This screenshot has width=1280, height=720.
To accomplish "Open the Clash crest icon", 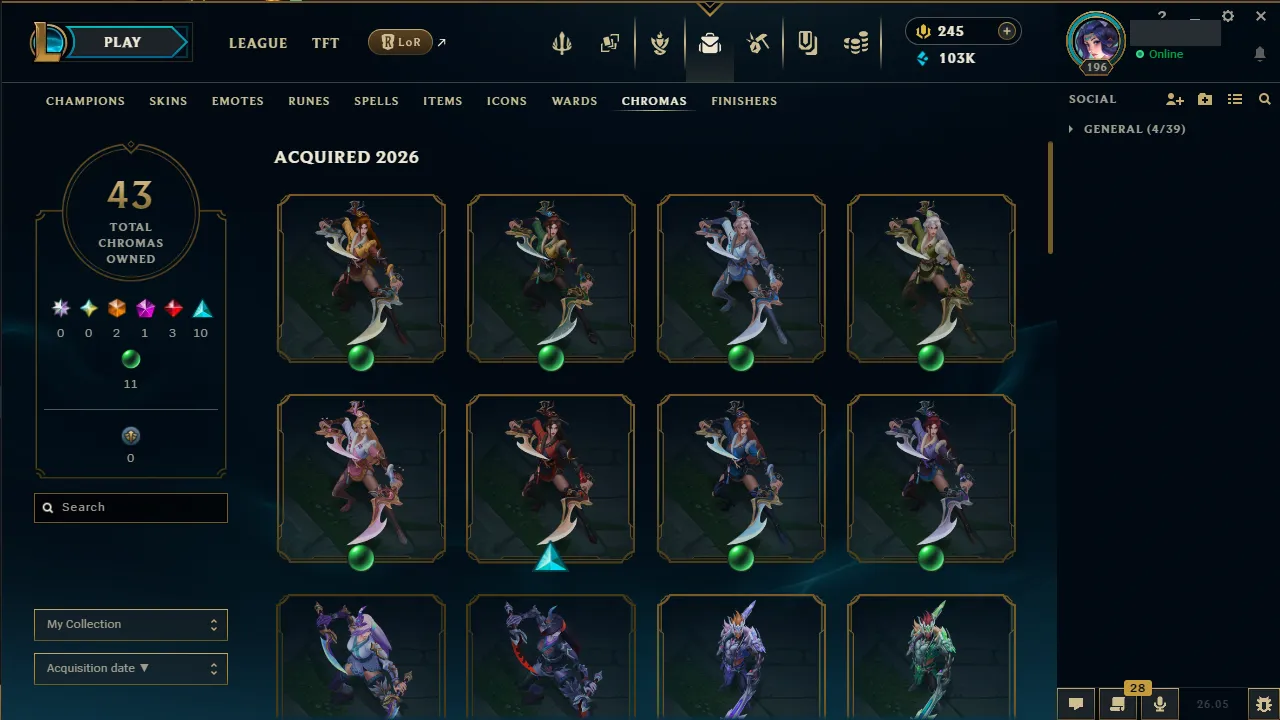I will (x=660, y=42).
